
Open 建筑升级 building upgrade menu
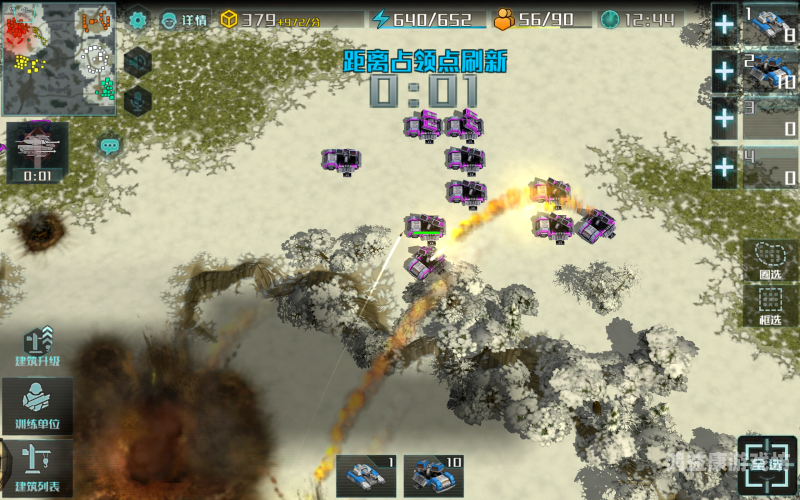[x=37, y=347]
